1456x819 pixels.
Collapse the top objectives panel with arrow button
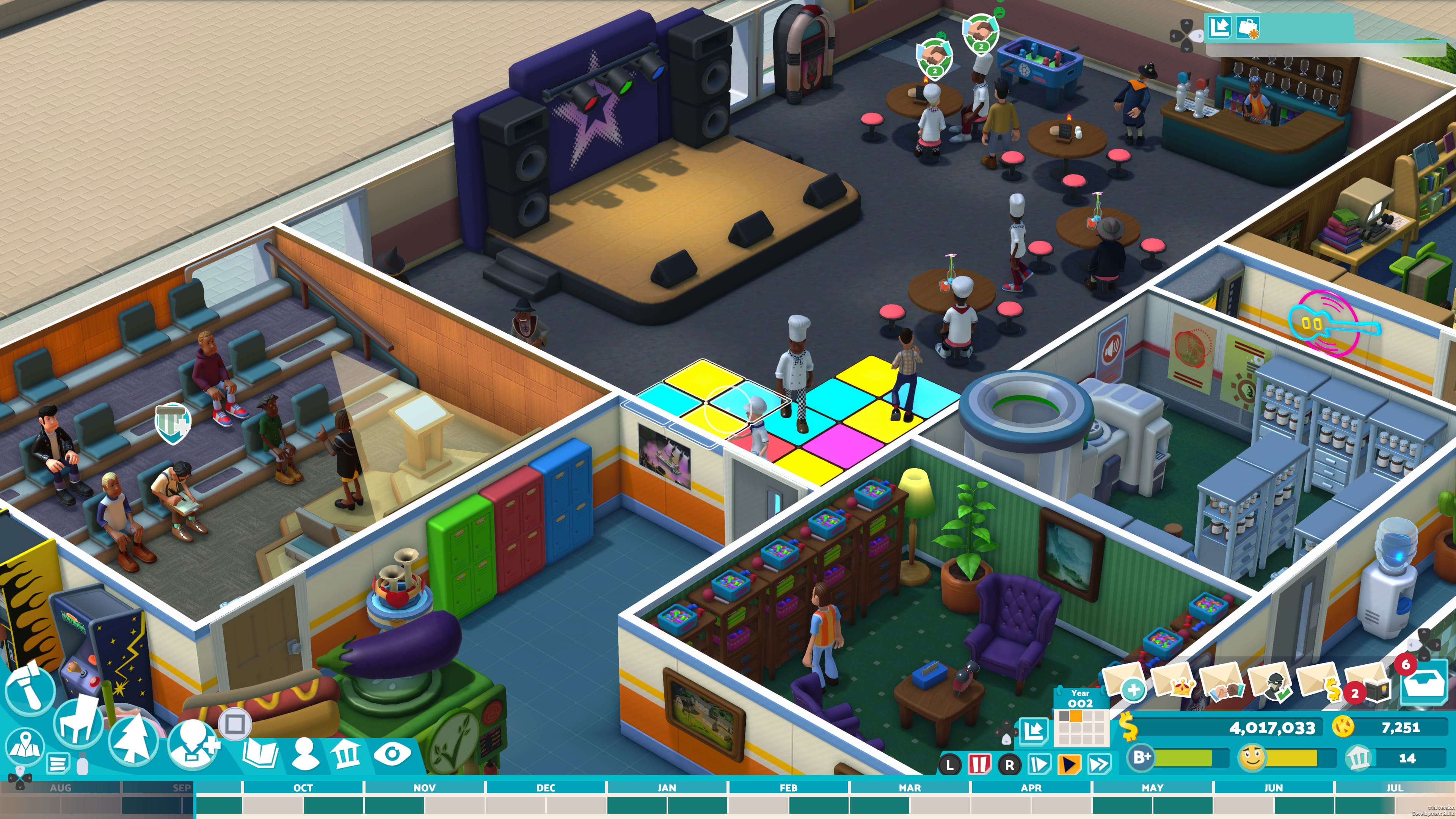1219,27
